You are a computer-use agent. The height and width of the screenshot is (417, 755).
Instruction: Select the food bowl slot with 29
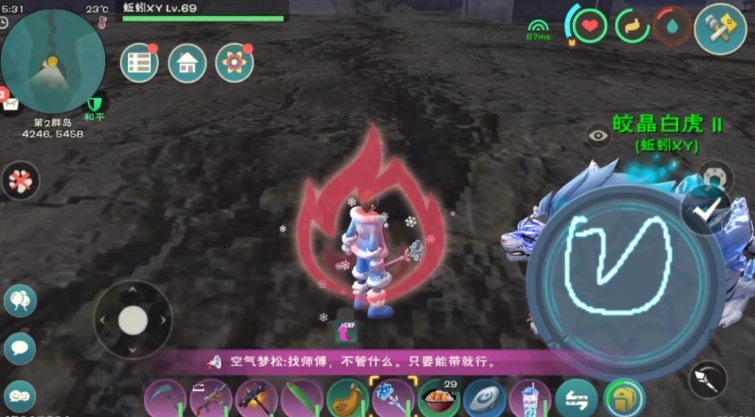click(438, 397)
